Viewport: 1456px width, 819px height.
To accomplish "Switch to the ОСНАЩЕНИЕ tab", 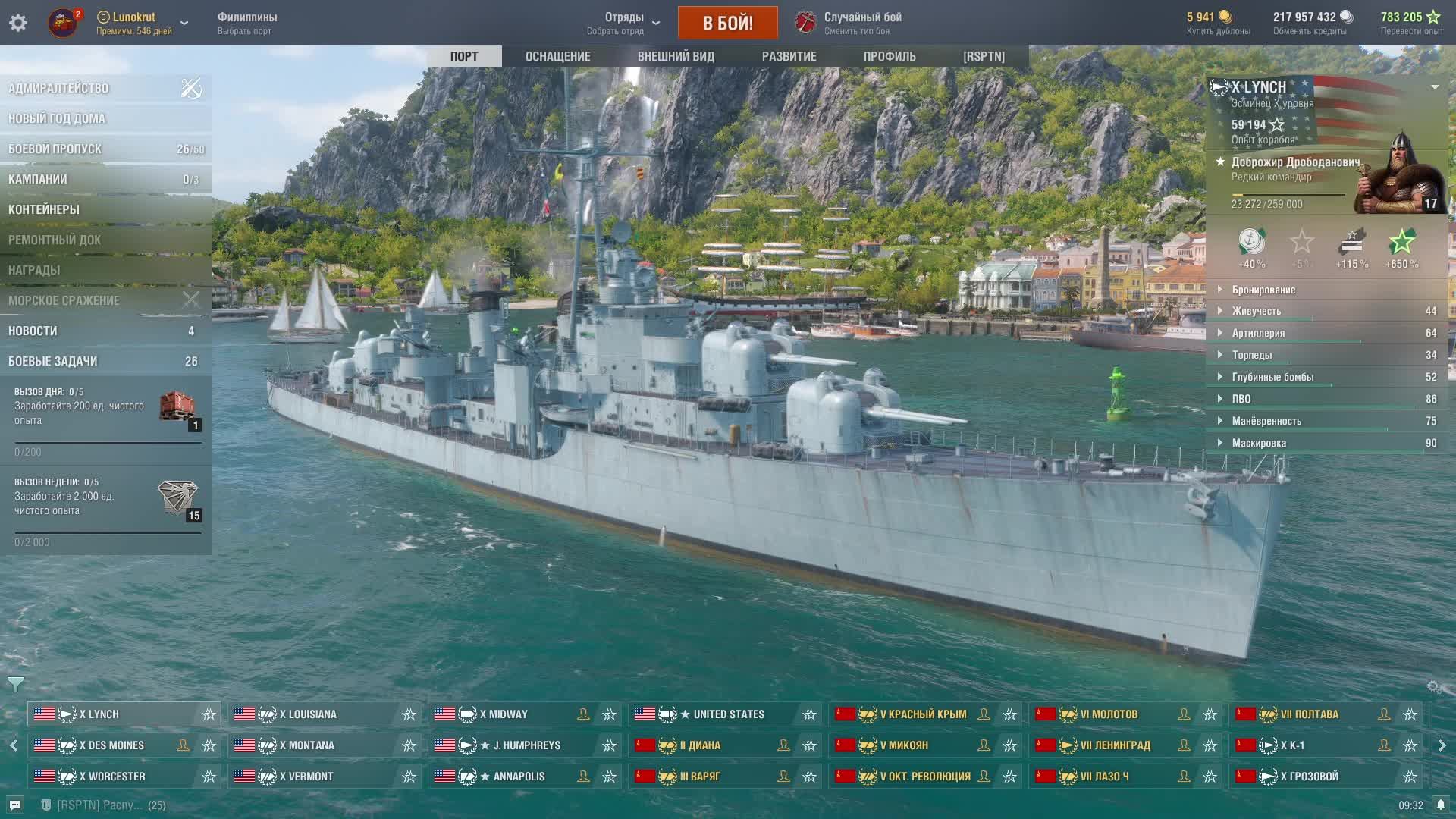I will tap(557, 56).
